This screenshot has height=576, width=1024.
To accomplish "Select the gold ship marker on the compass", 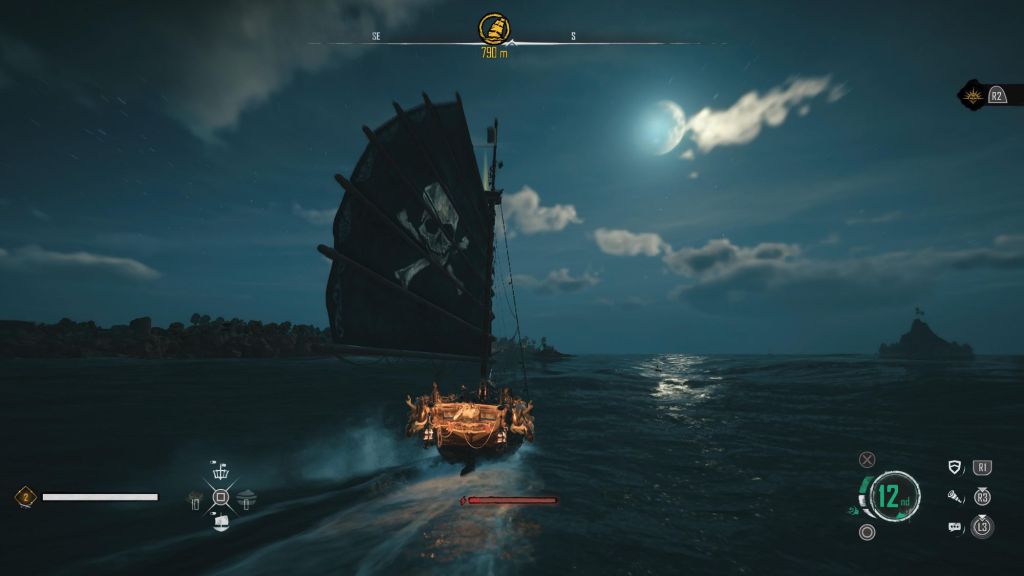I will point(491,27).
